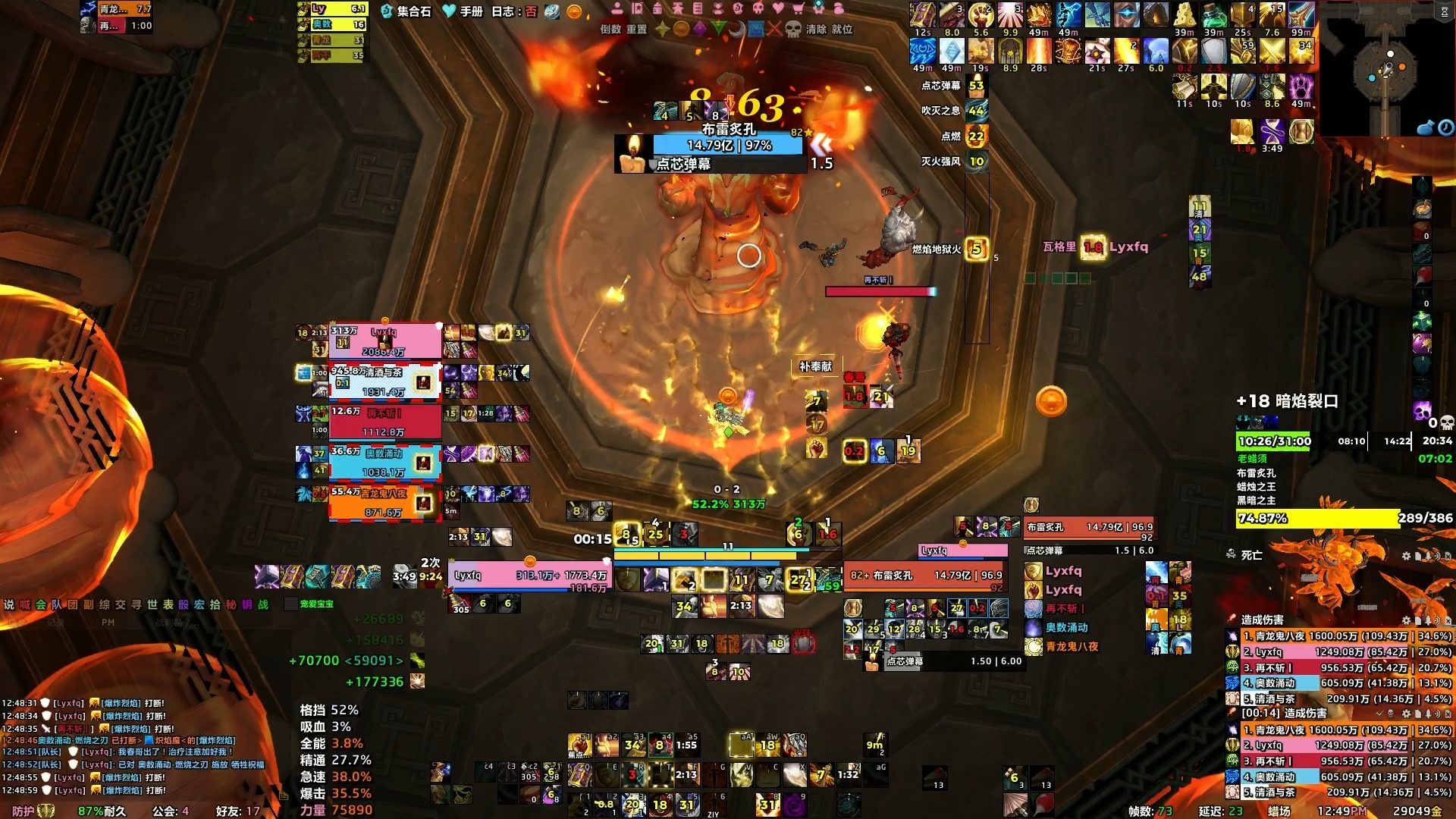Choose the moon raid target marker
Image resolution: width=1456 pixels, height=819 pixels.
(736, 30)
